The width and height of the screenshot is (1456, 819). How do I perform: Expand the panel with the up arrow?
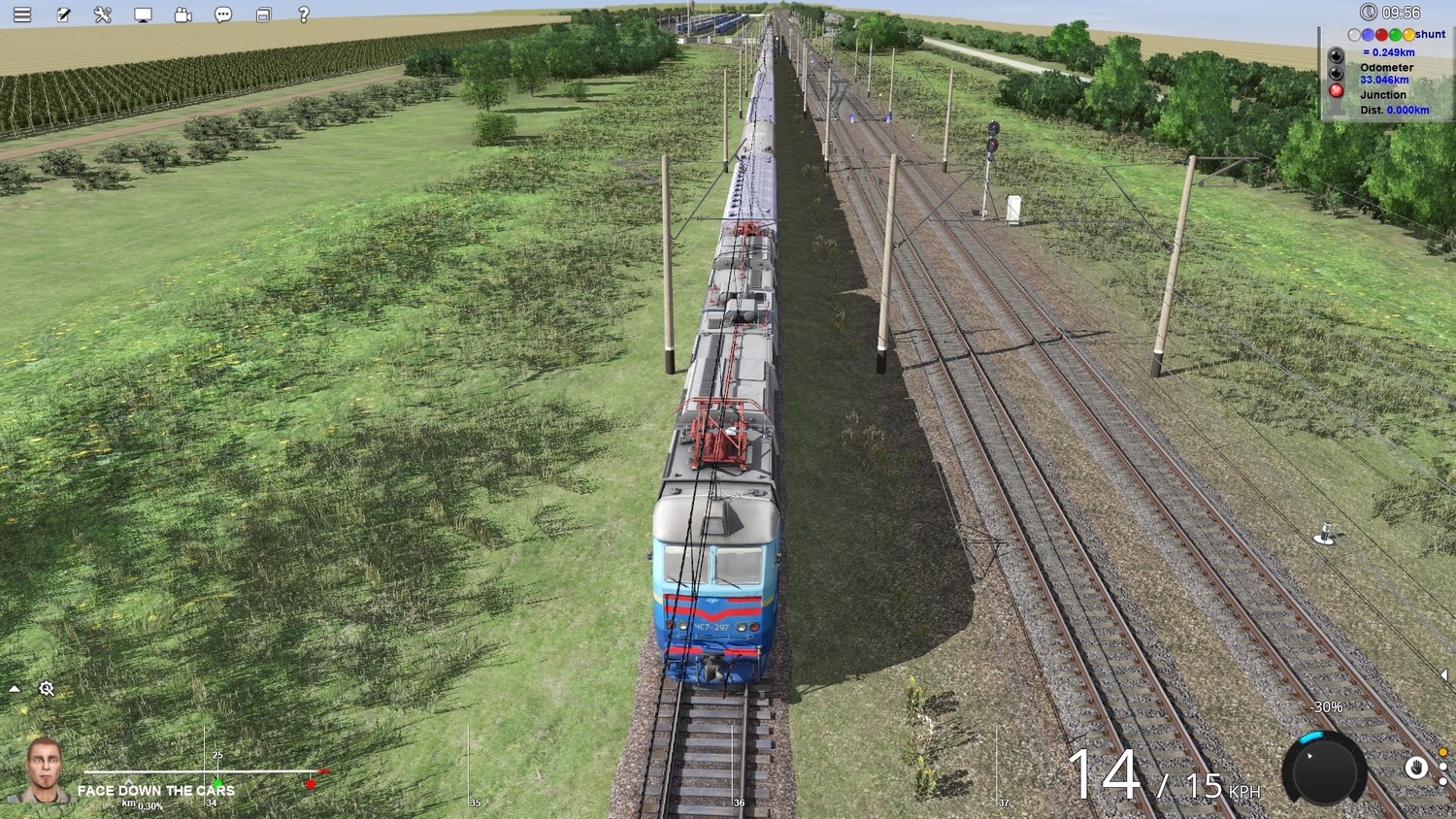click(15, 689)
